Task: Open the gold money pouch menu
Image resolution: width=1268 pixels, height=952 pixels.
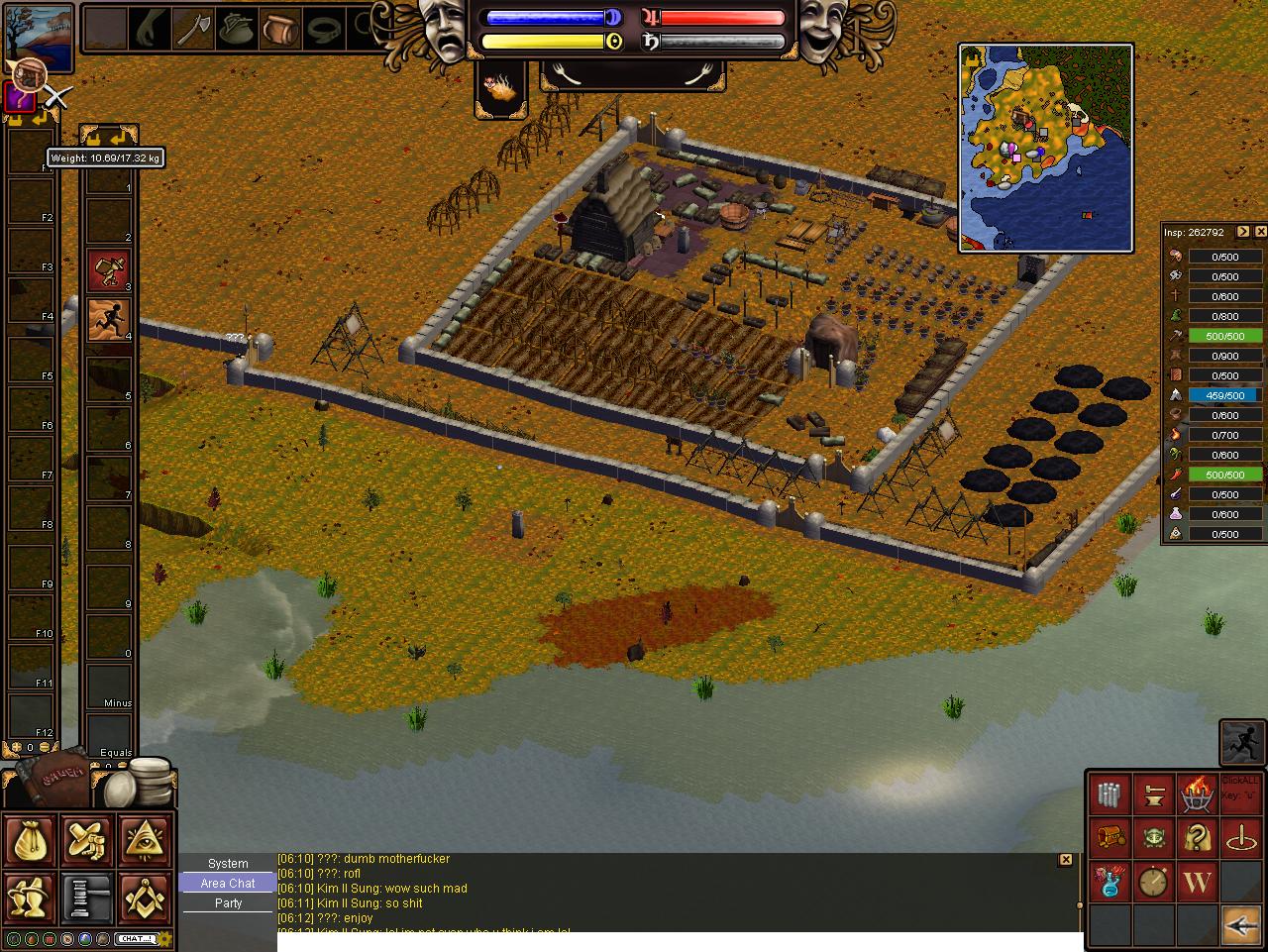Action: point(31,840)
